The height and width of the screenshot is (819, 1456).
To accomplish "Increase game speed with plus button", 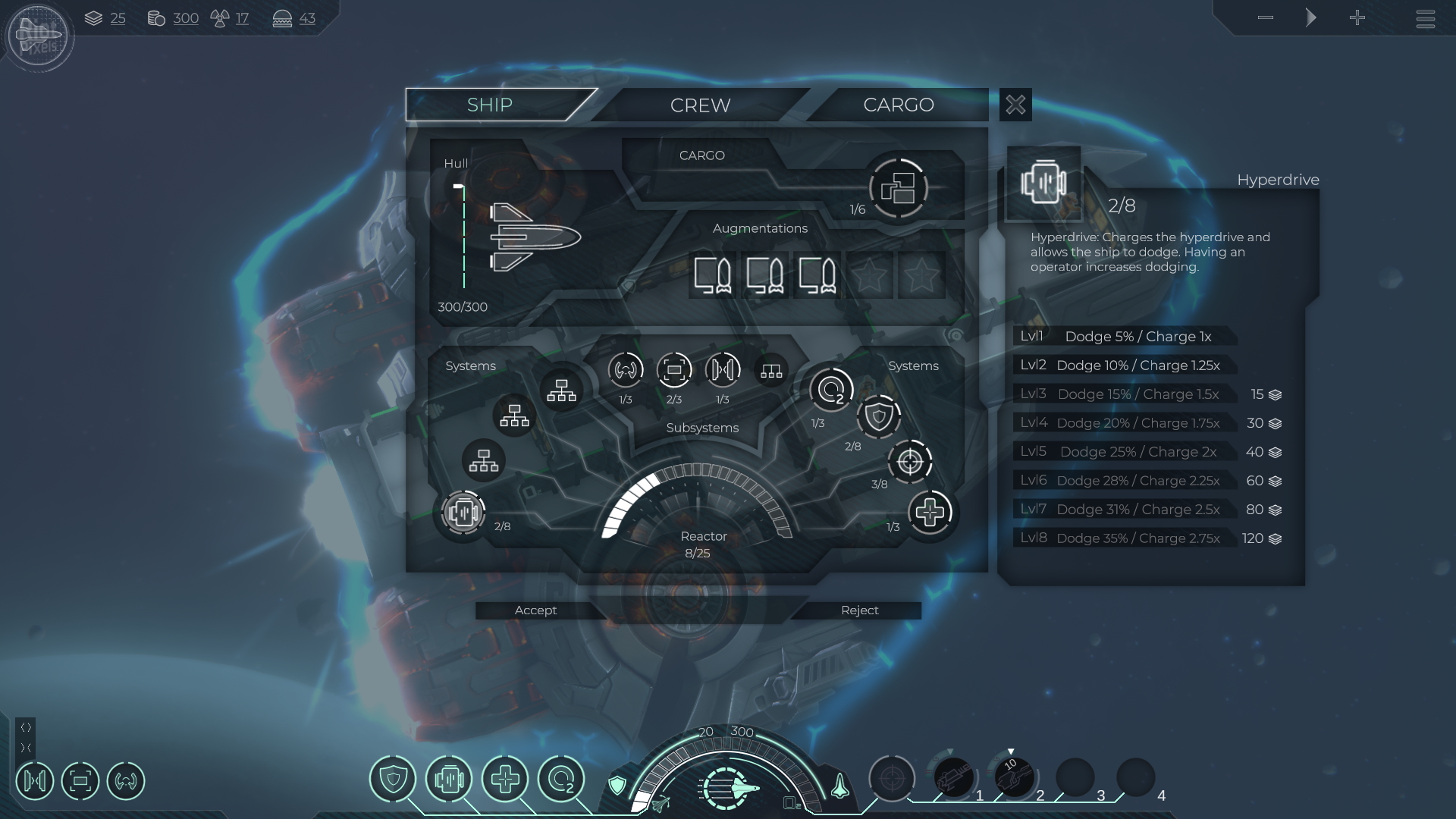I will click(1357, 17).
